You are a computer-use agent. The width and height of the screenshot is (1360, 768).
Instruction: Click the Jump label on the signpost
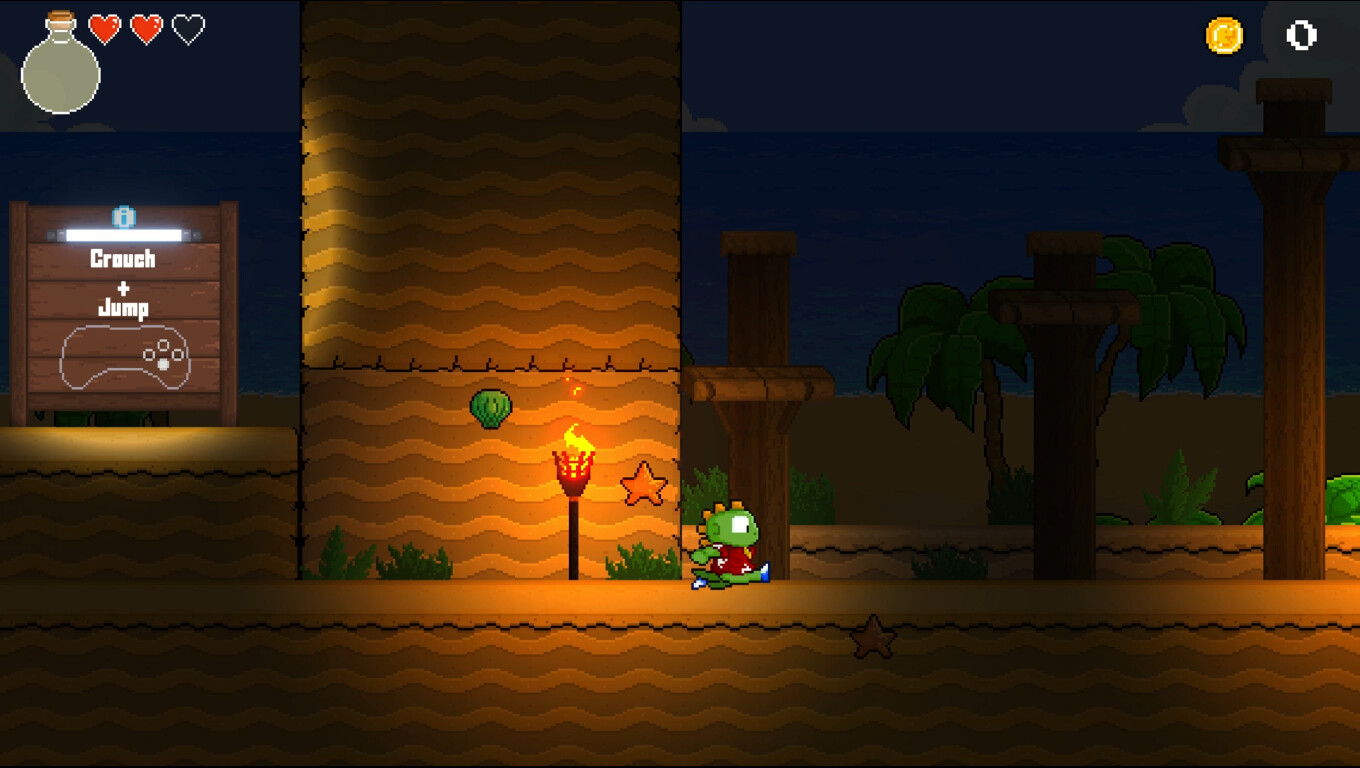coord(125,308)
